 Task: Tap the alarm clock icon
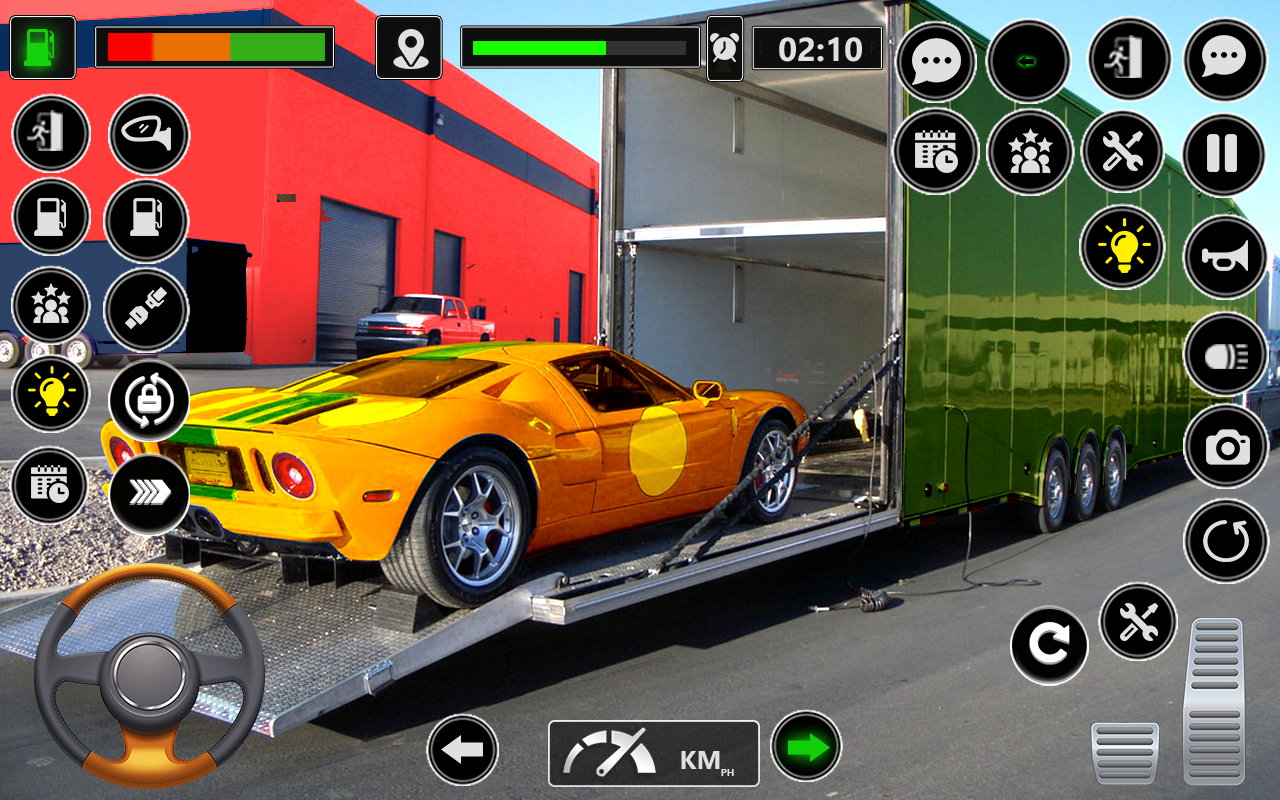point(724,48)
